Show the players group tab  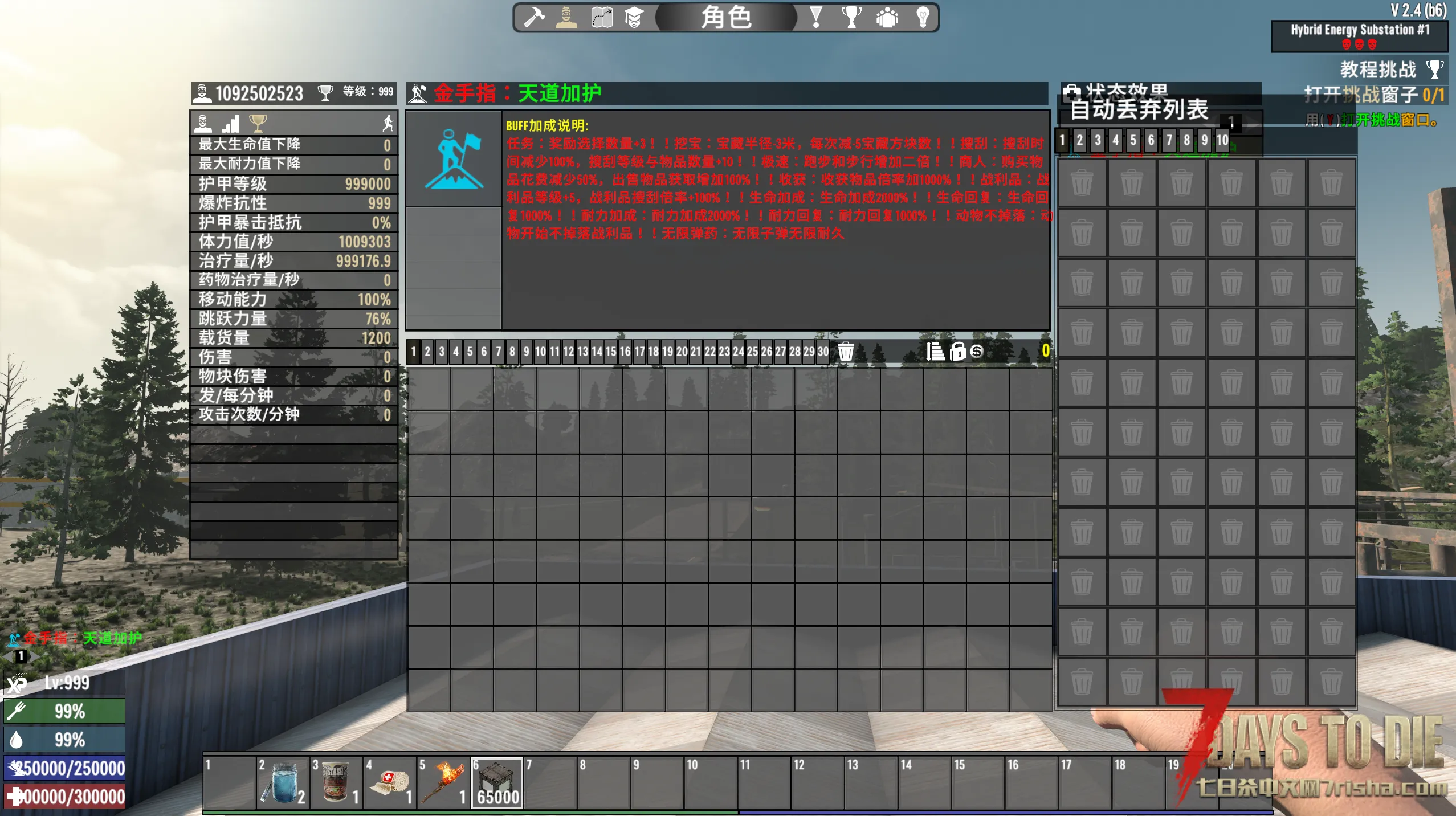(887, 17)
